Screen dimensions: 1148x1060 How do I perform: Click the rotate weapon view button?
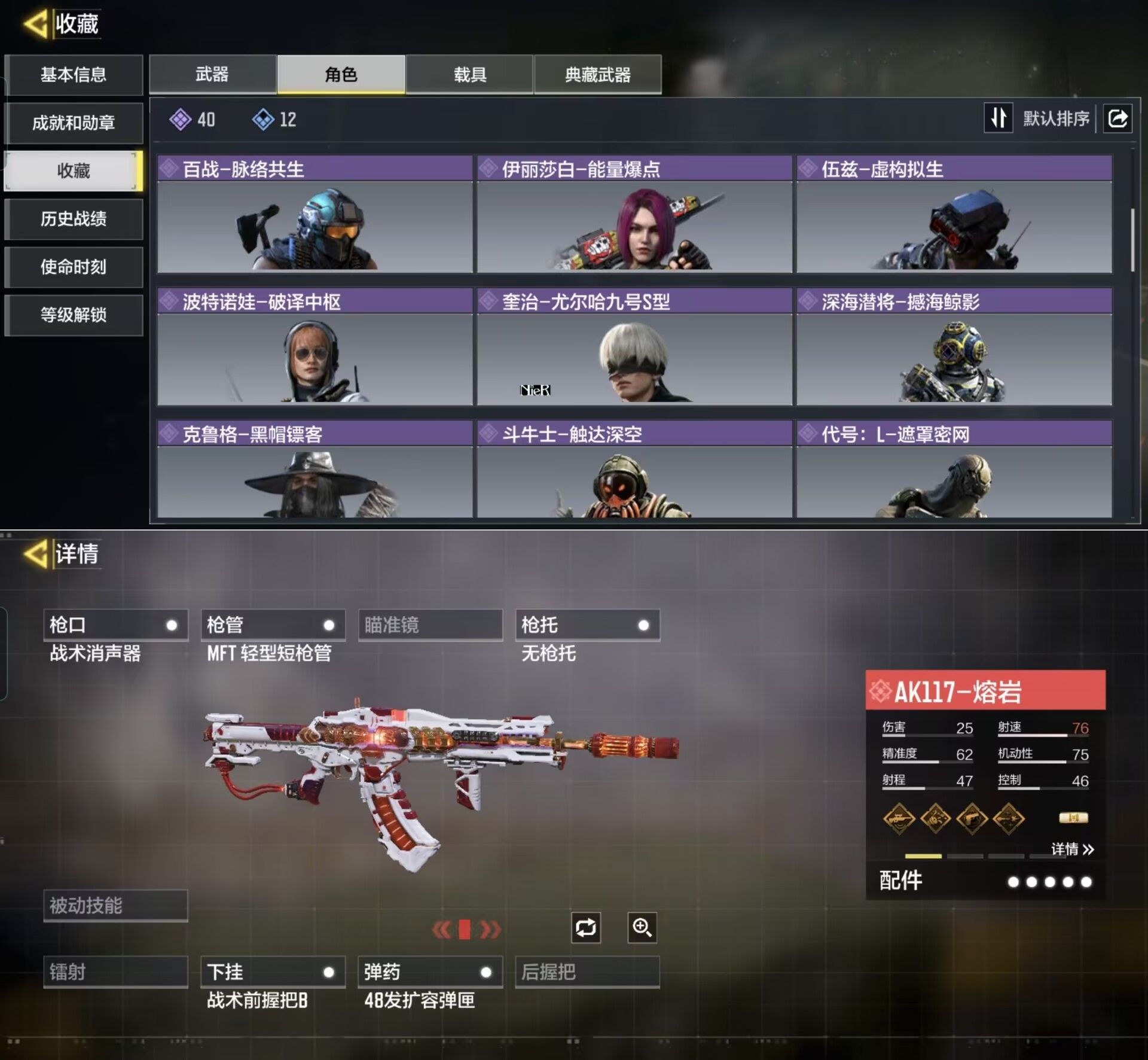pyautogui.click(x=585, y=928)
